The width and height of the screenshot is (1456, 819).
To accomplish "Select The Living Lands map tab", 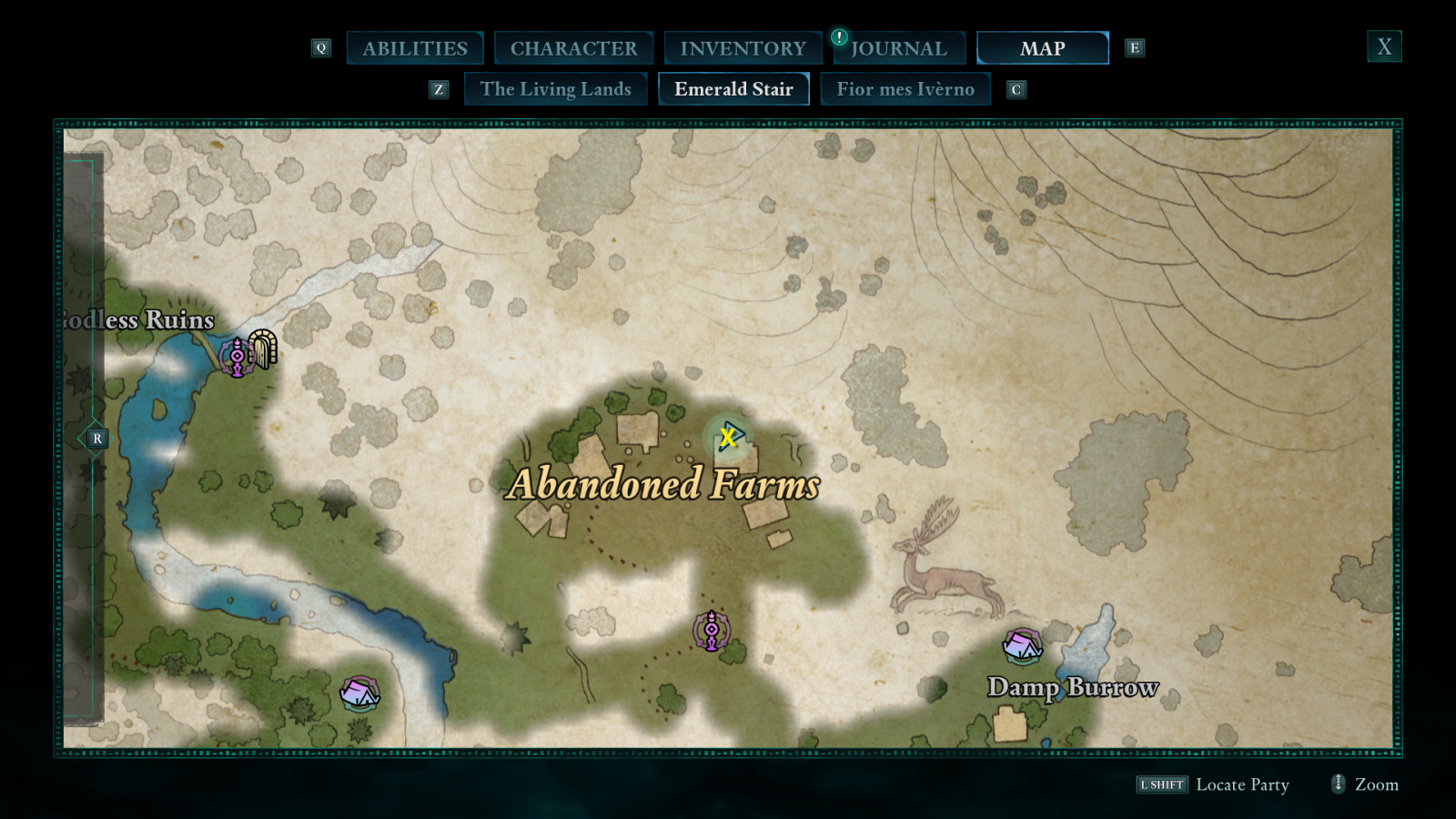I will point(556,88).
